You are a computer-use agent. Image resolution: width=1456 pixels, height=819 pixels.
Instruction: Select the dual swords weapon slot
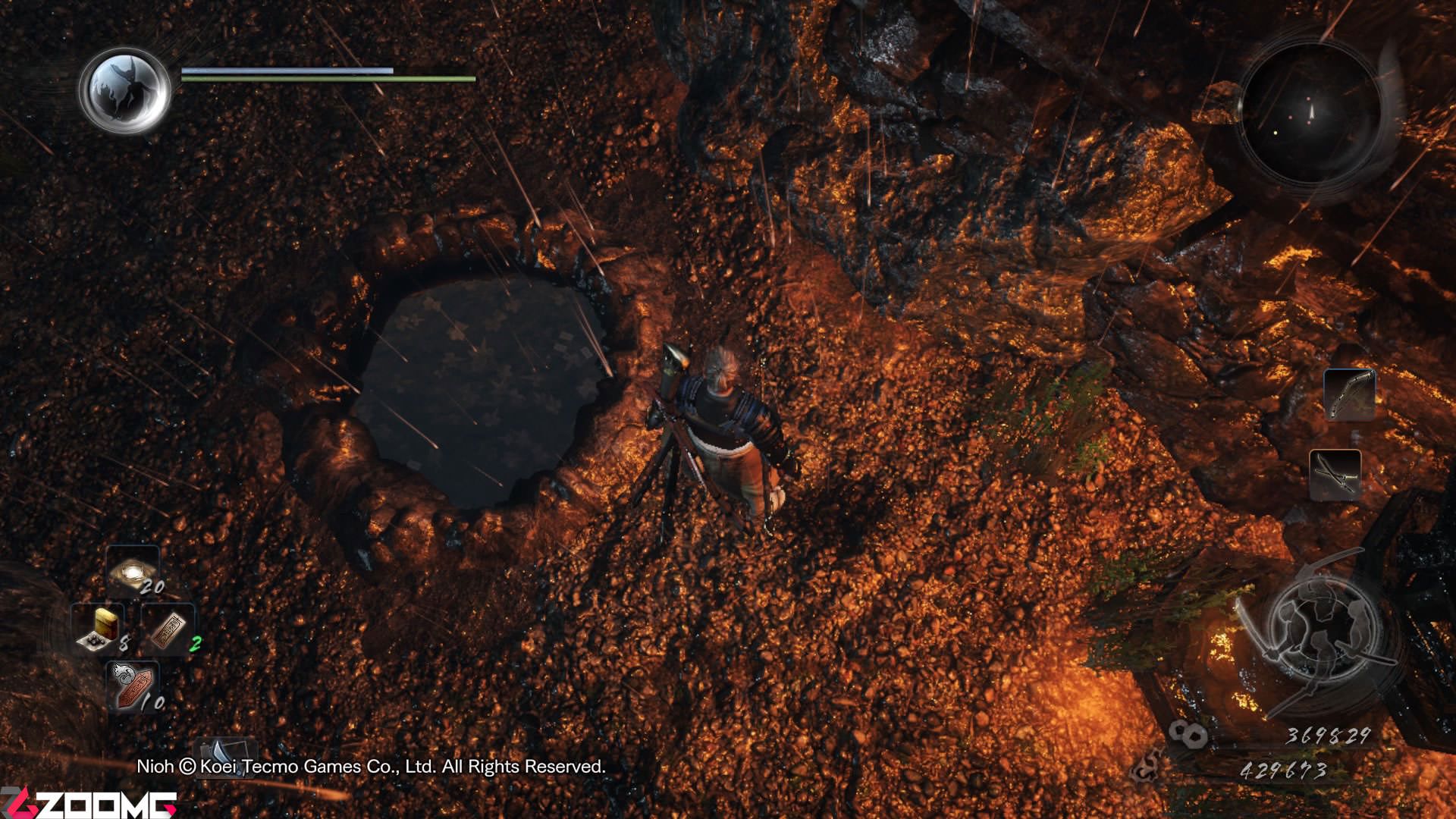coord(1335,475)
